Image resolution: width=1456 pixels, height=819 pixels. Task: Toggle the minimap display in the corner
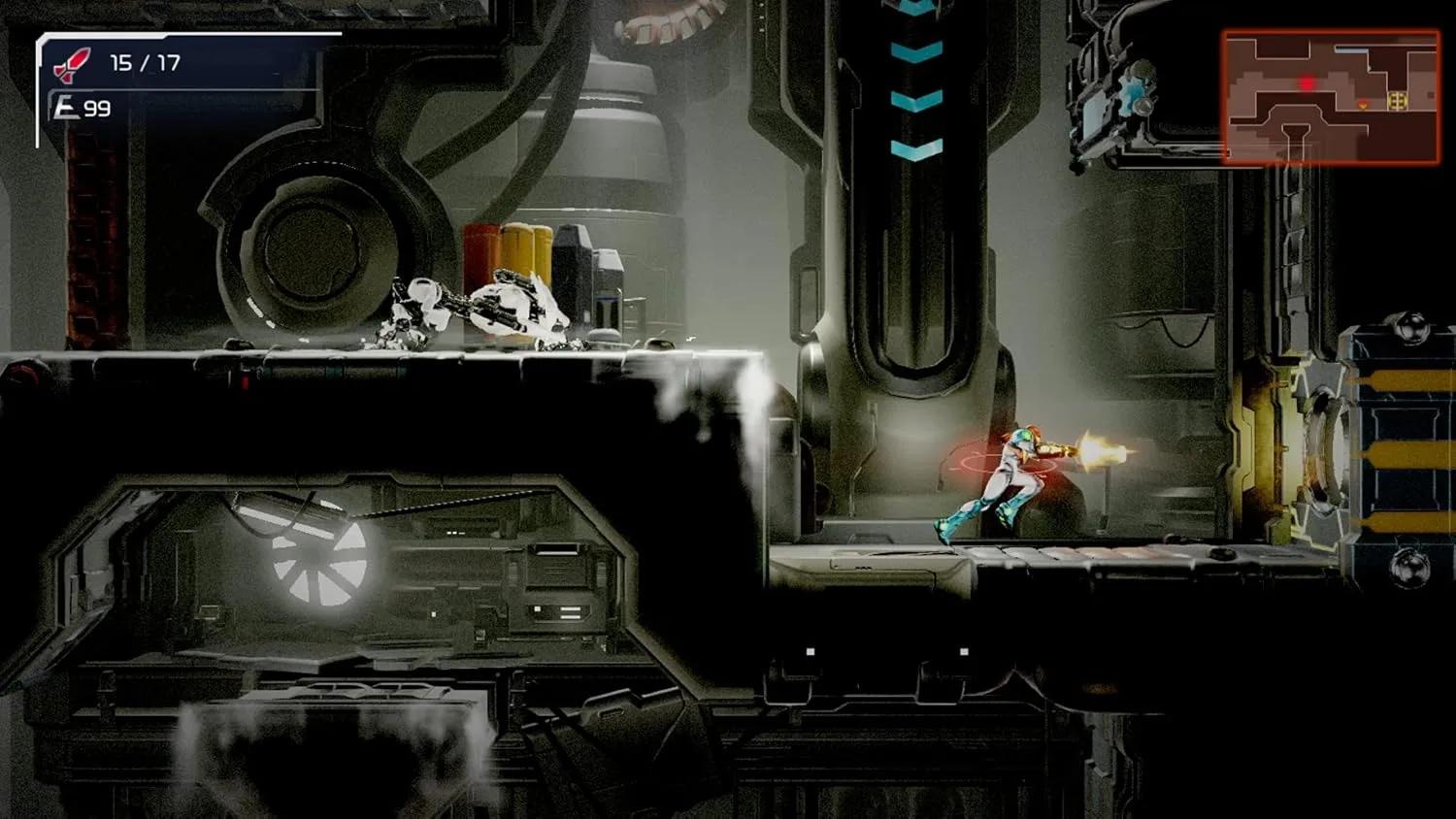coord(1332,95)
